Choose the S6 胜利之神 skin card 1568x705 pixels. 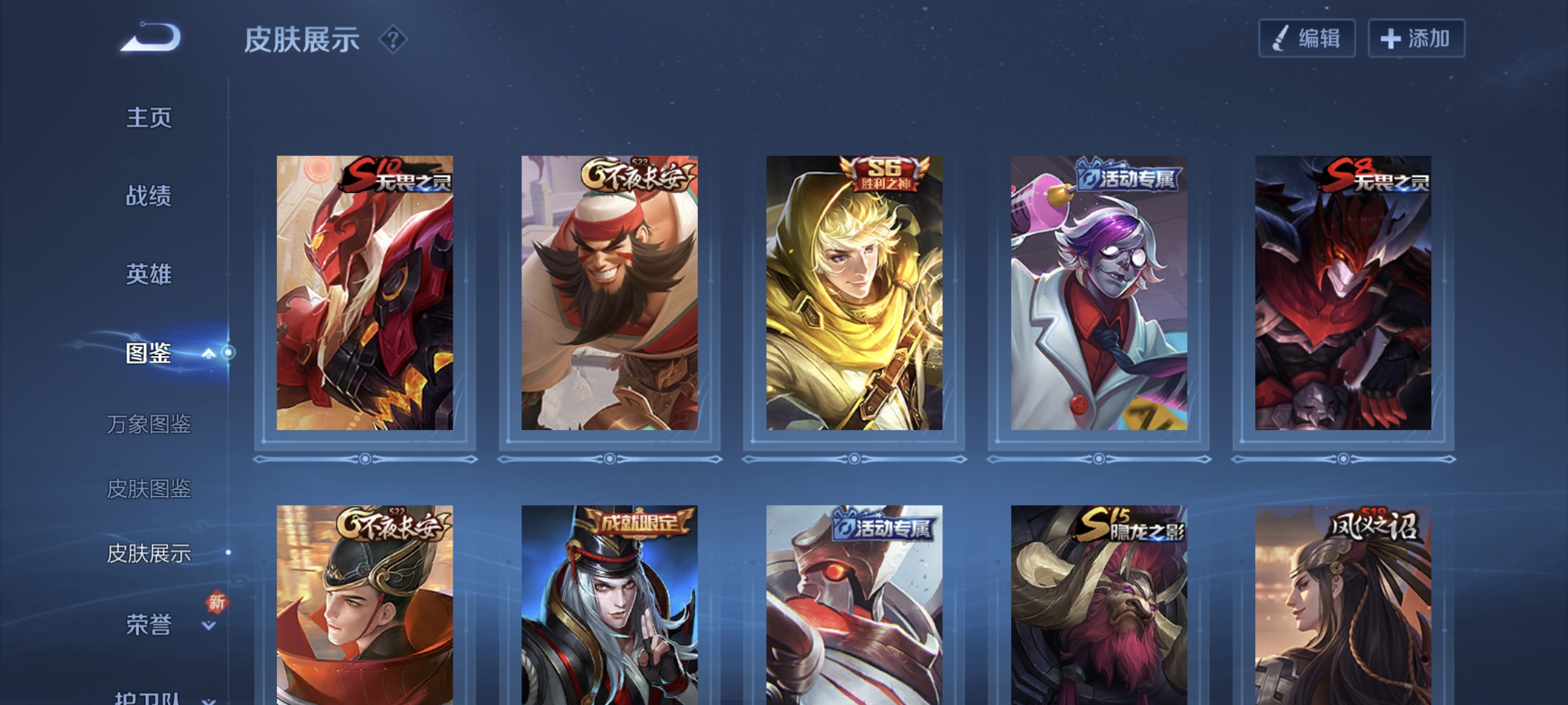[854, 292]
